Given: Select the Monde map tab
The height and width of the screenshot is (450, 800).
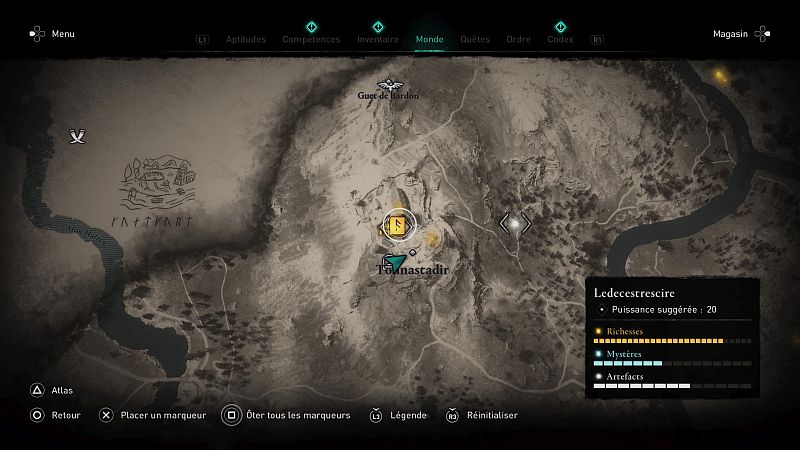Looking at the screenshot, I should (429, 40).
